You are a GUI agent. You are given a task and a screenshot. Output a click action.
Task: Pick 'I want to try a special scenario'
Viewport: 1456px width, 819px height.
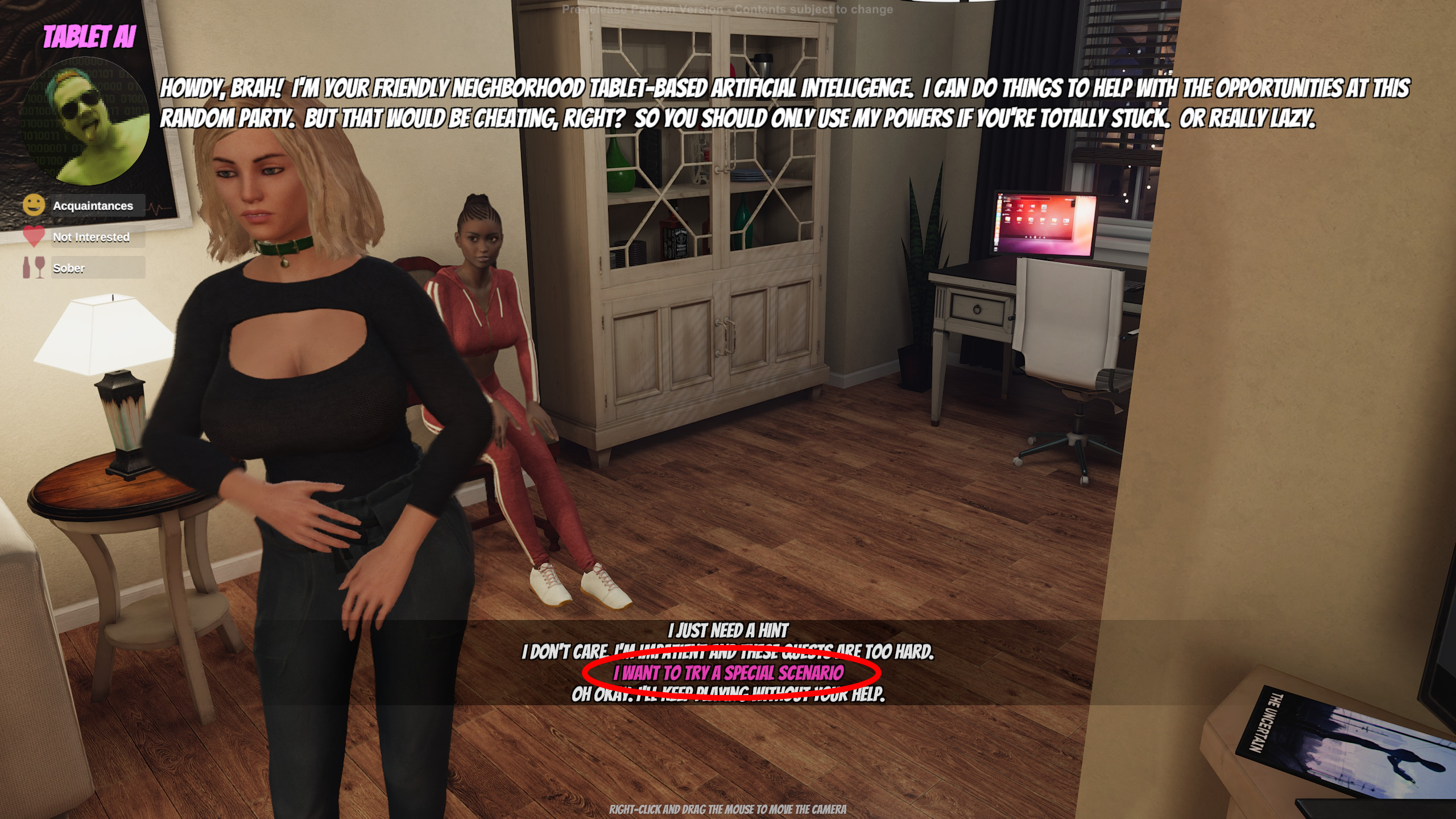[729, 673]
